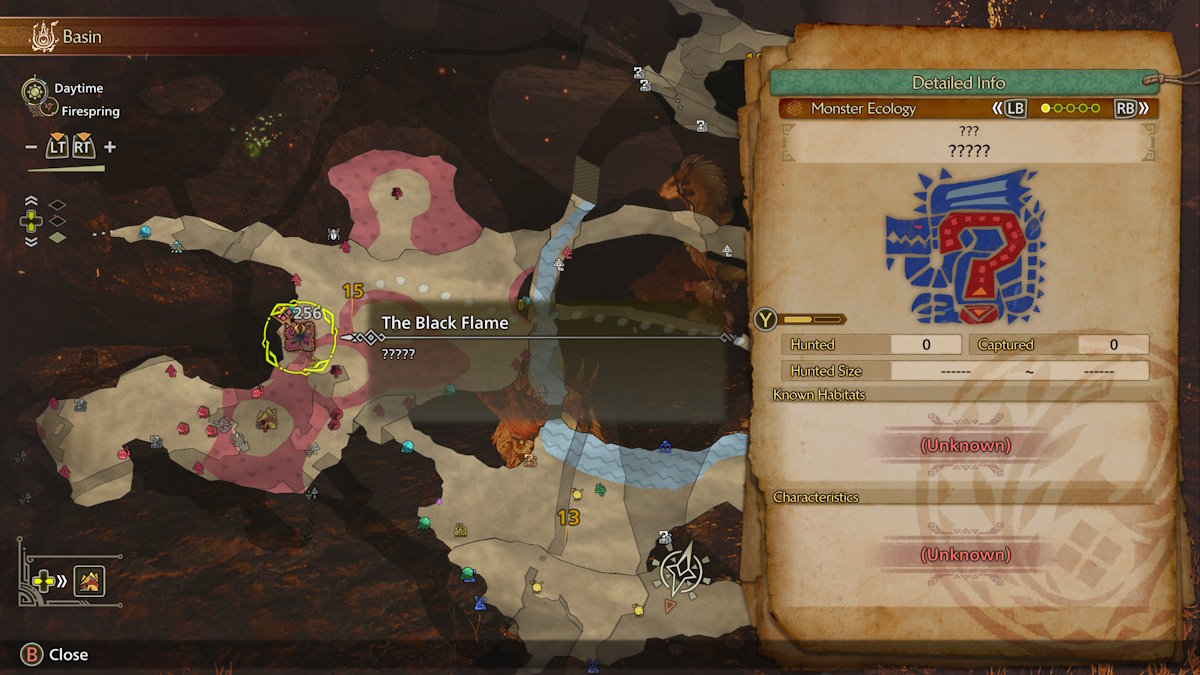Switch to the next Detailed Info page
The image size is (1200, 675).
tap(1131, 108)
